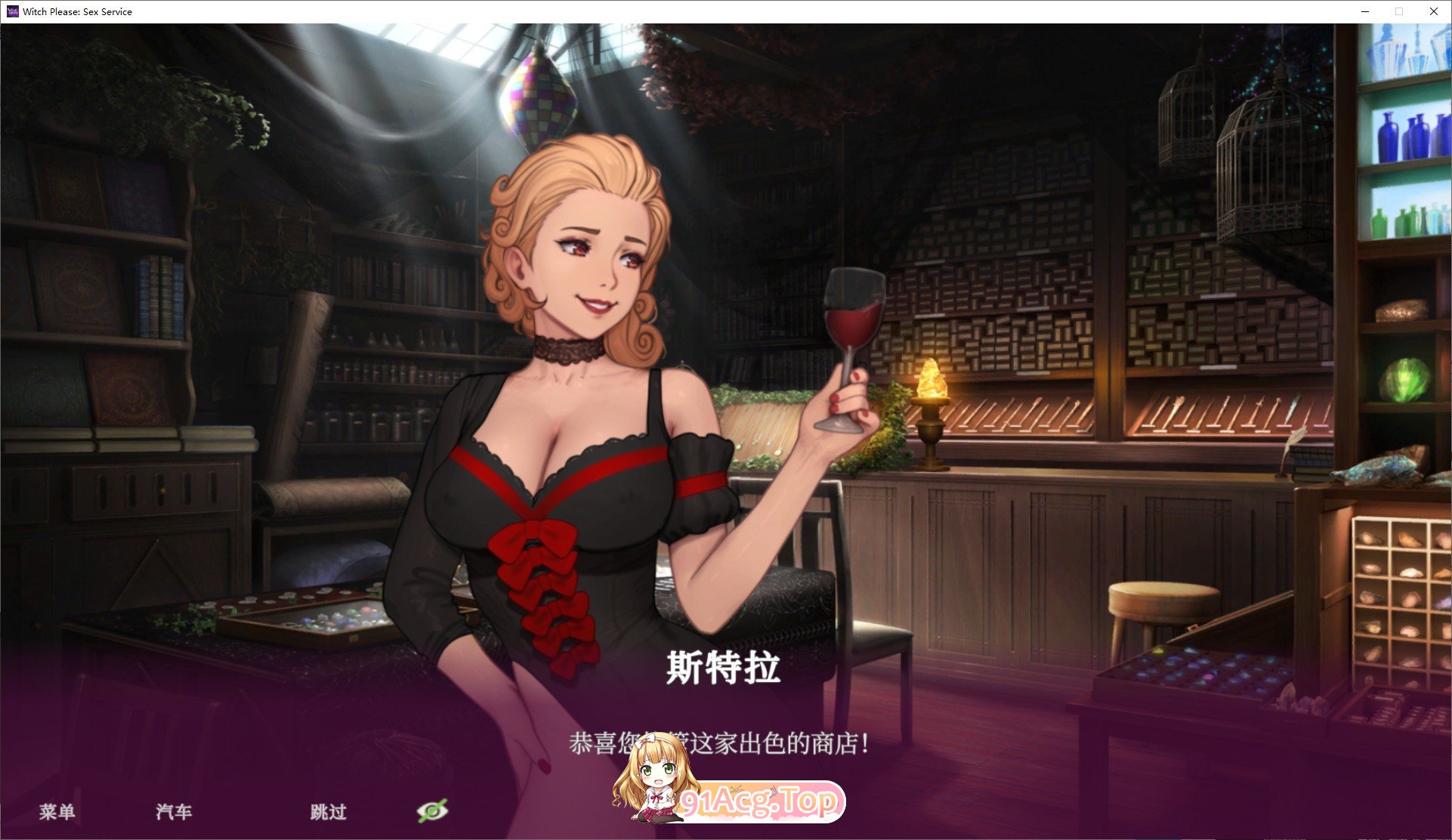This screenshot has width=1452, height=840.
Task: Minimize the game window
Action: pos(1364,11)
